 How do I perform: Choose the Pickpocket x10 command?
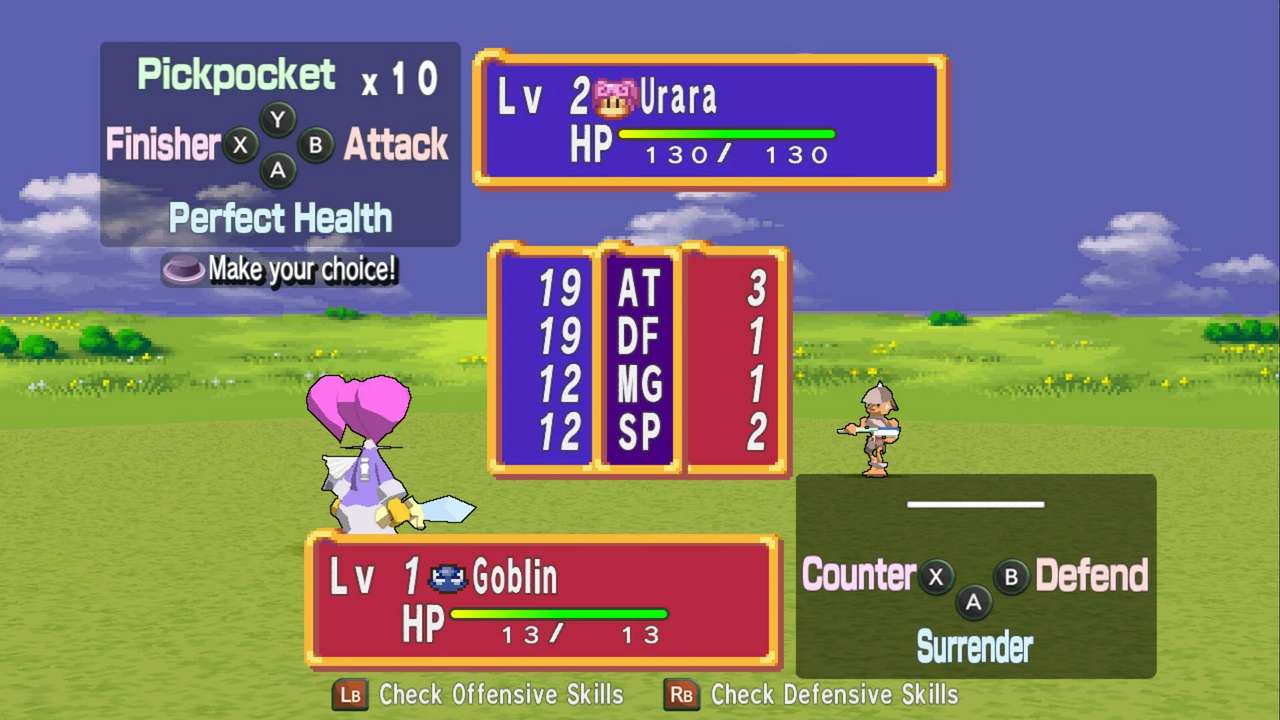(236, 74)
